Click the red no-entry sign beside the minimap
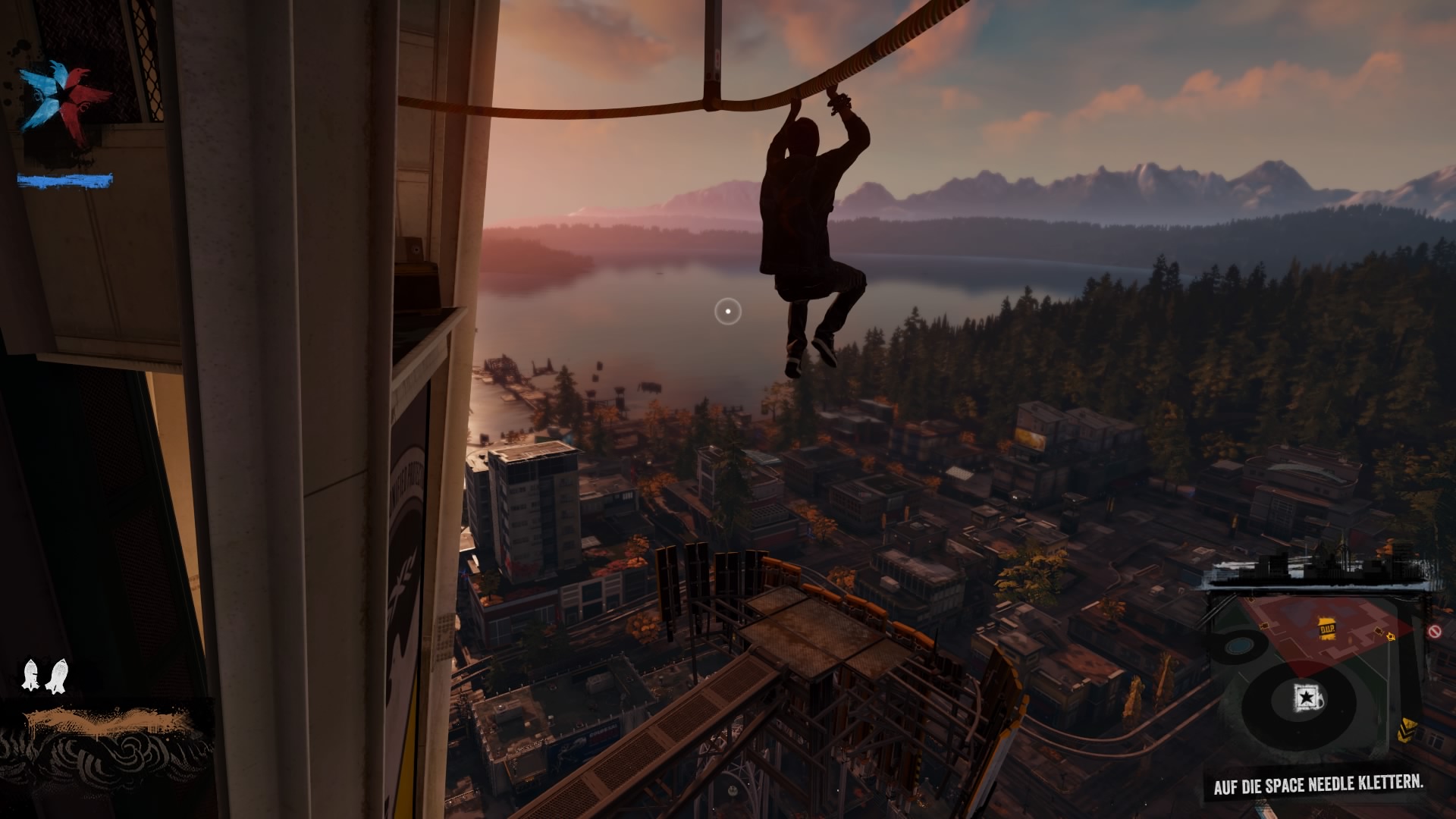 point(1435,630)
